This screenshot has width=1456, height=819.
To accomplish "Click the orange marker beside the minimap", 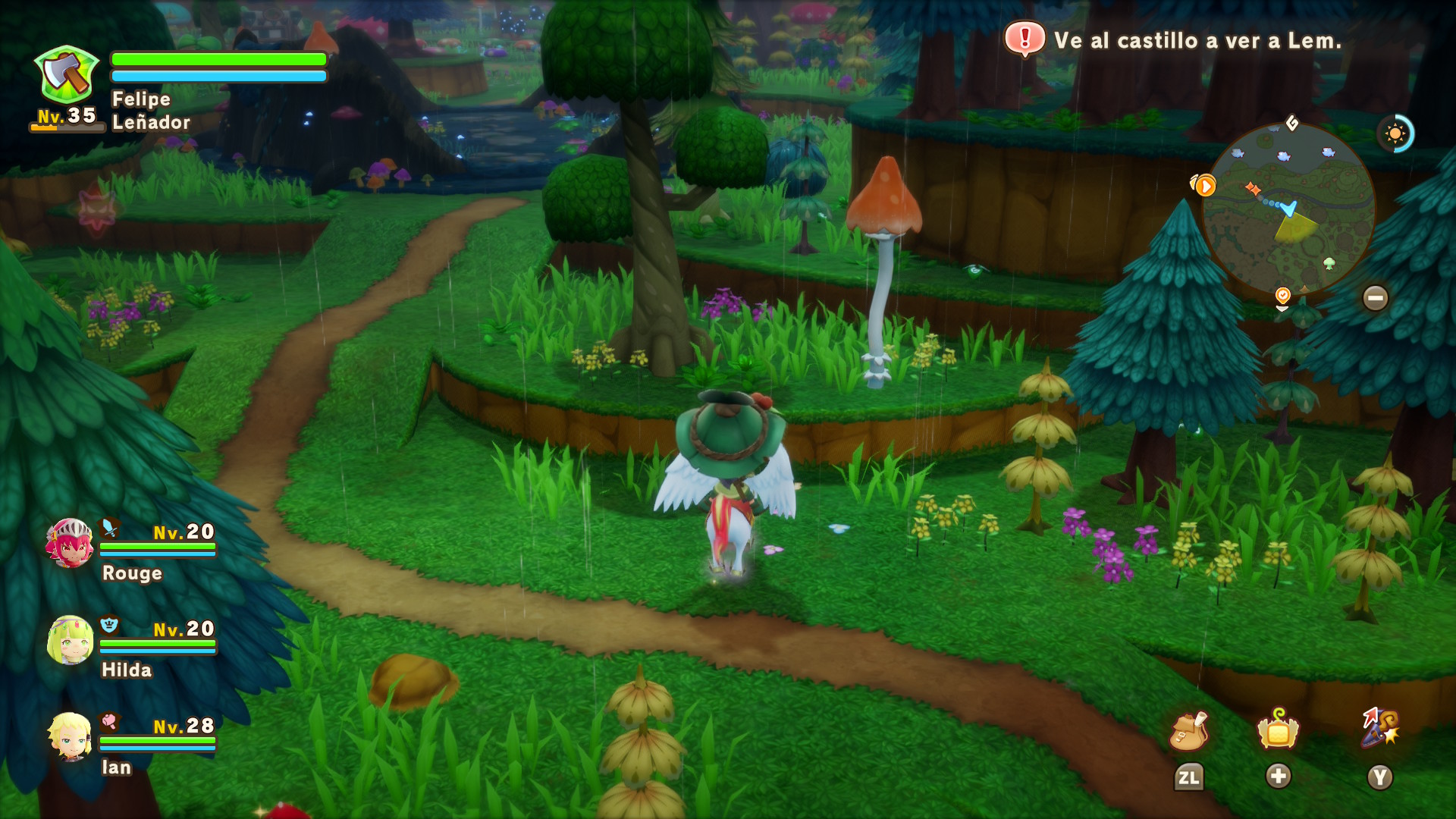I will [1204, 185].
